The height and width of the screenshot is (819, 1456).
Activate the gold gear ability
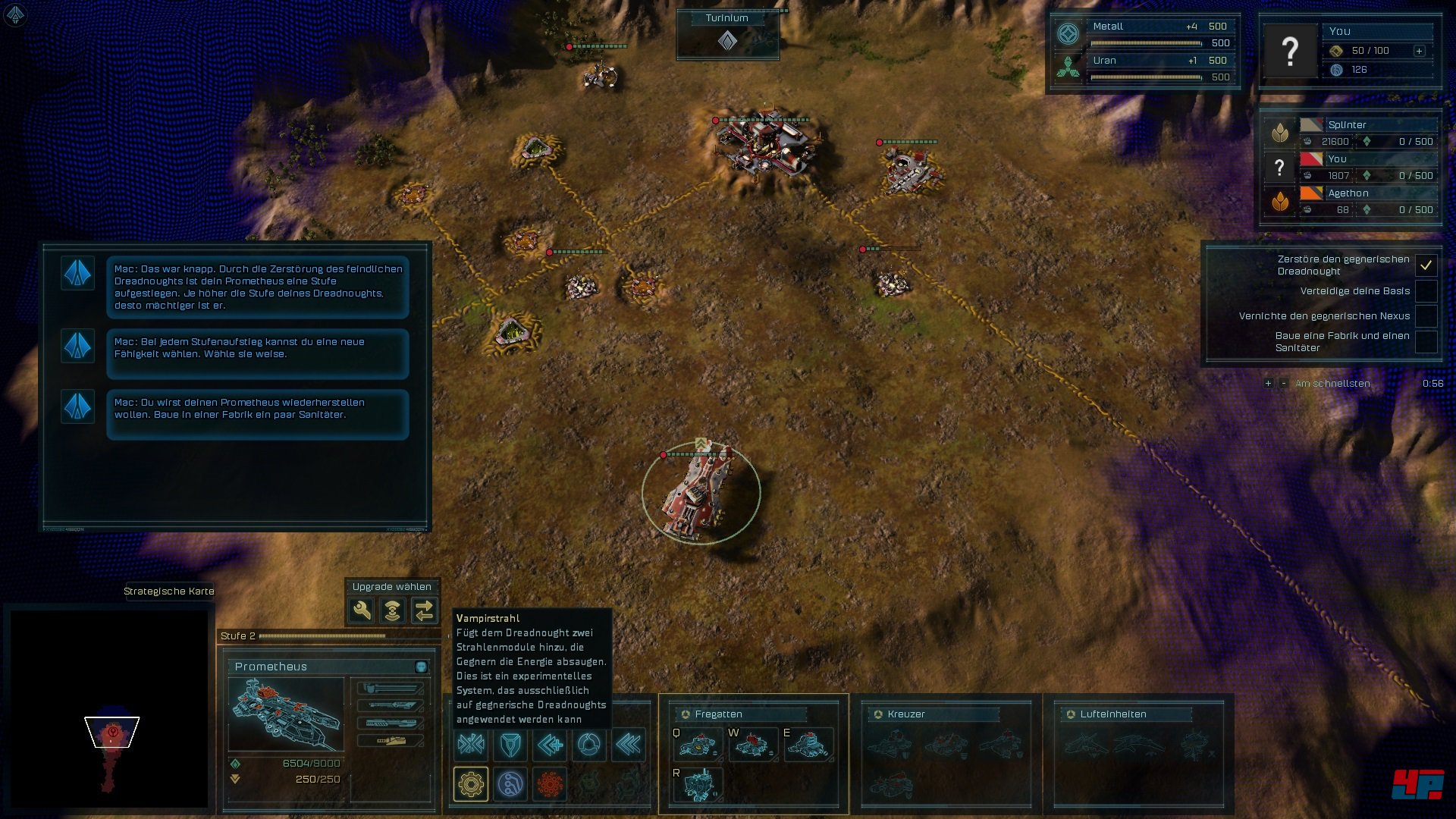470,783
